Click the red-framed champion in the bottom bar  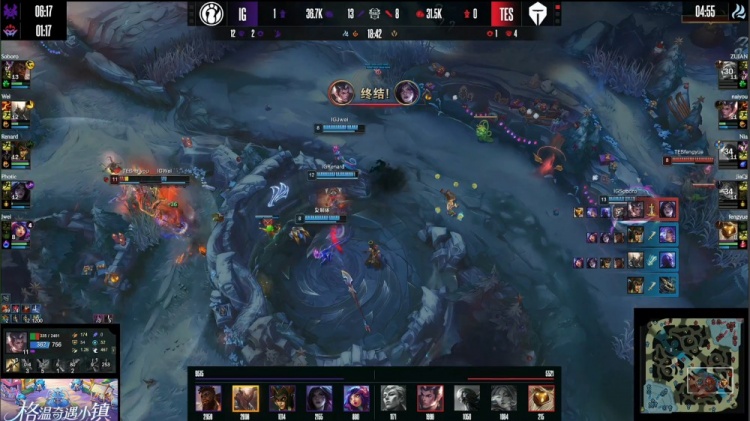pos(430,398)
